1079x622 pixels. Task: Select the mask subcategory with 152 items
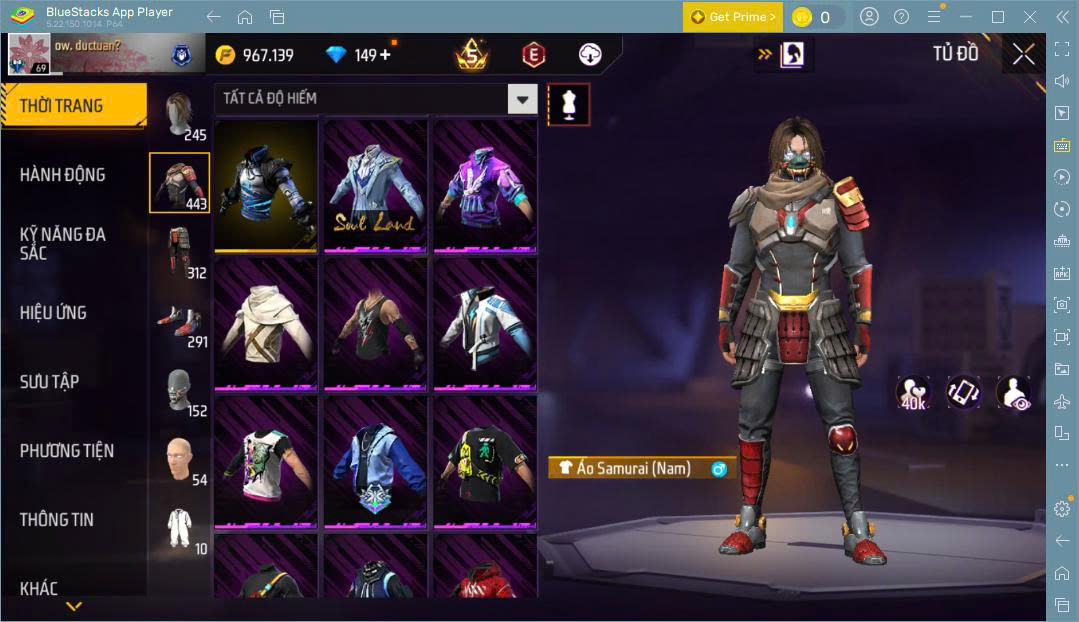click(x=180, y=391)
